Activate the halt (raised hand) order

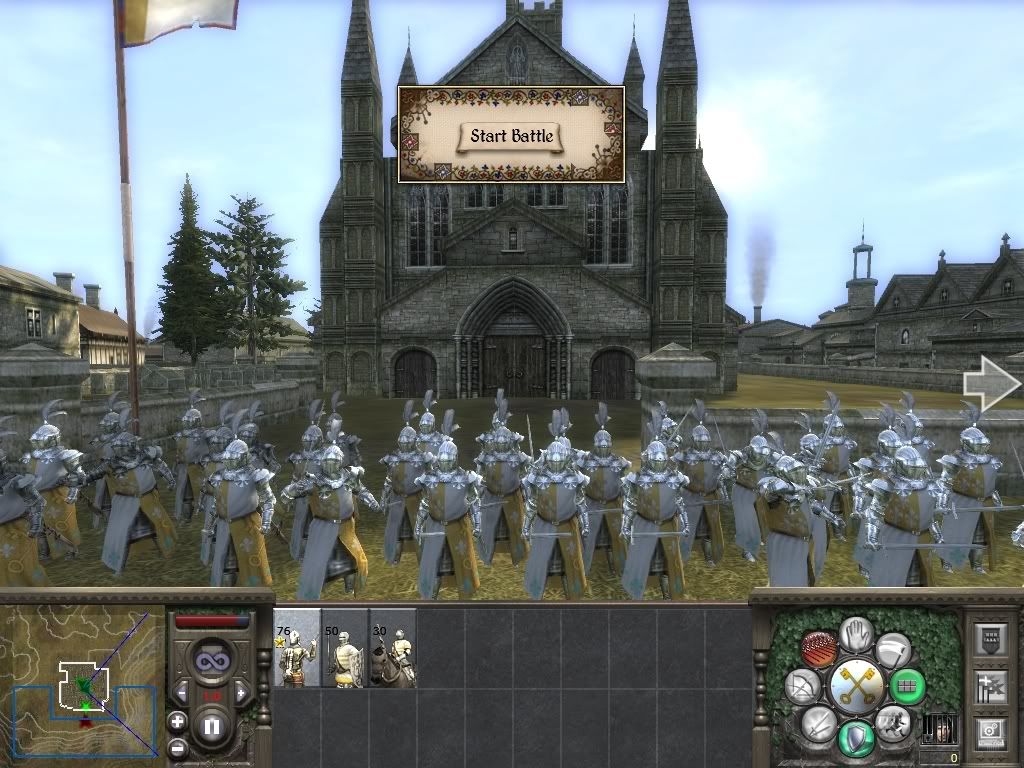[857, 635]
